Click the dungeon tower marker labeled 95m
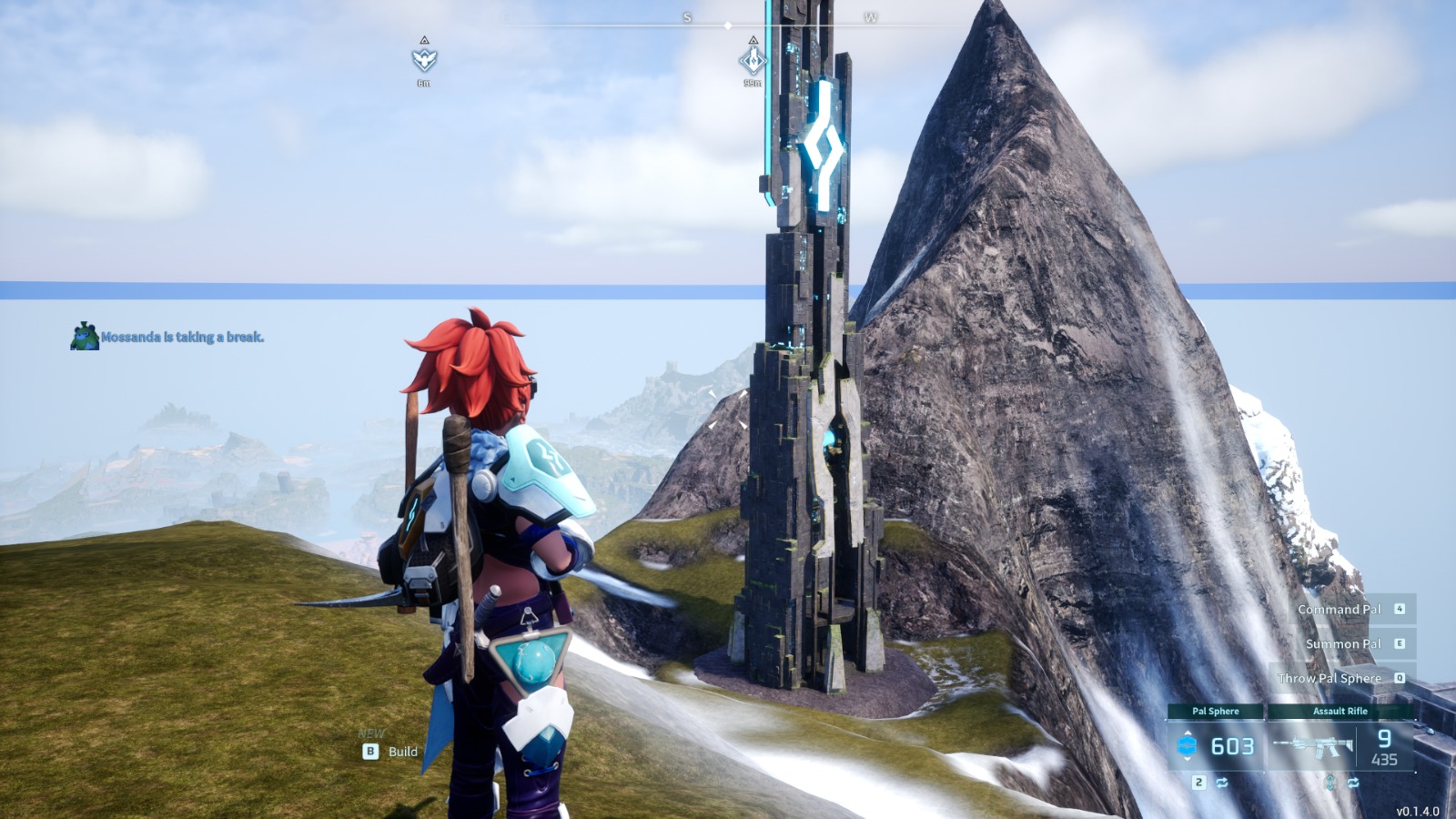Screen dimensions: 1456x819 [x=753, y=61]
